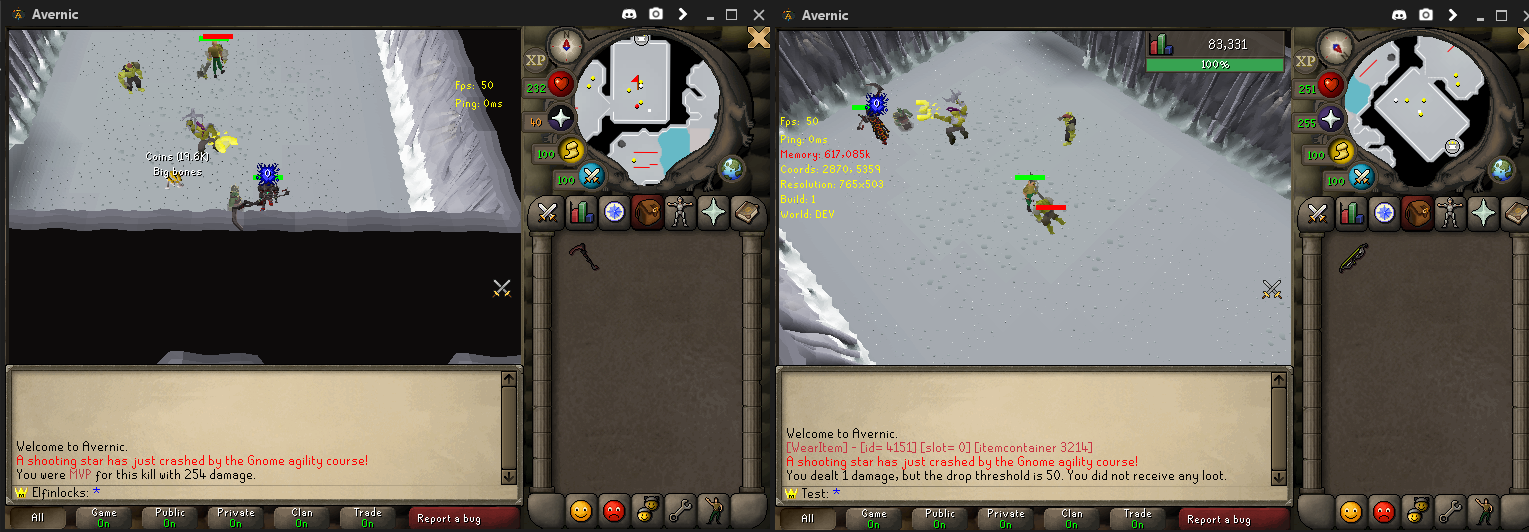Select the bow in the Test client inventory
1529x532 pixels.
tap(1351, 260)
